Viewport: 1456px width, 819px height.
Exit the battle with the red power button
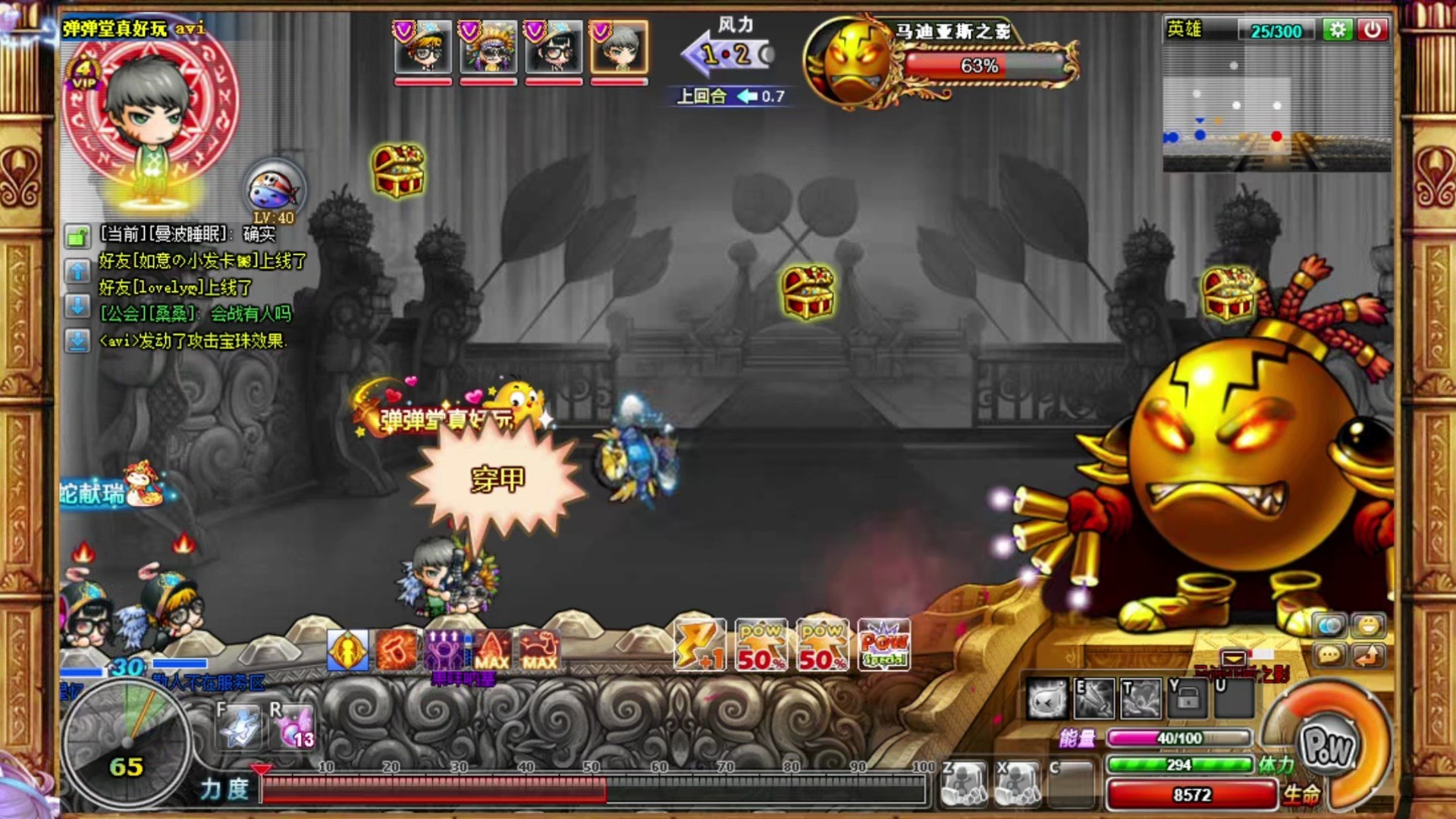coord(1373,30)
